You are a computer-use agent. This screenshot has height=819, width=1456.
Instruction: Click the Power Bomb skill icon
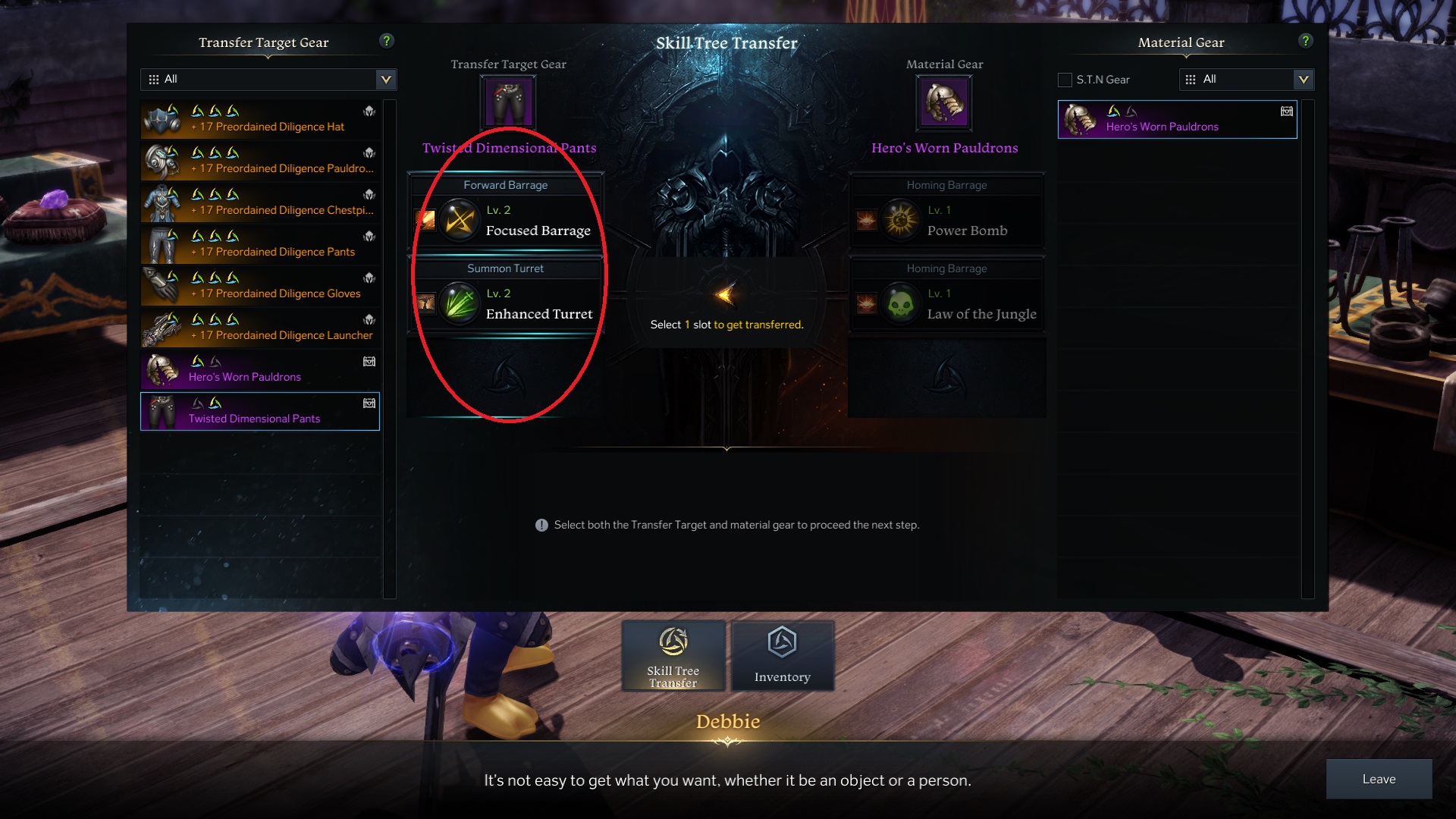(901, 221)
